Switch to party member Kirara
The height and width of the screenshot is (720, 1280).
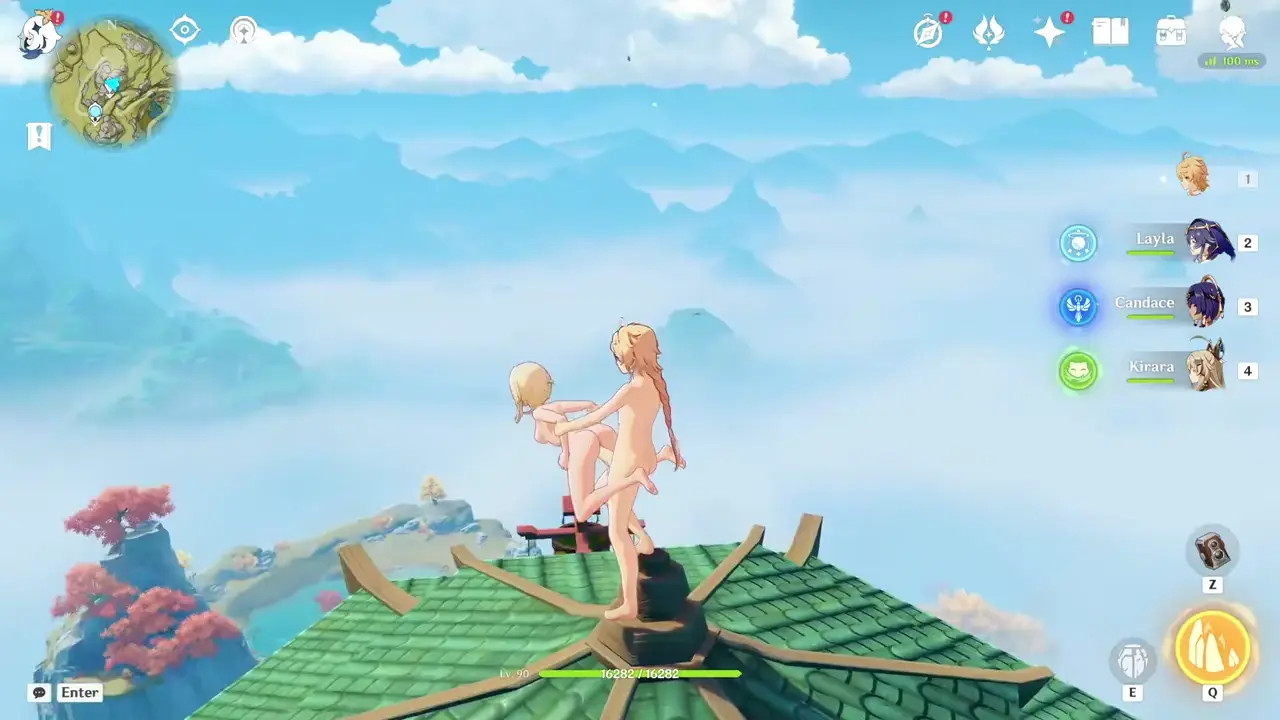click(1205, 369)
